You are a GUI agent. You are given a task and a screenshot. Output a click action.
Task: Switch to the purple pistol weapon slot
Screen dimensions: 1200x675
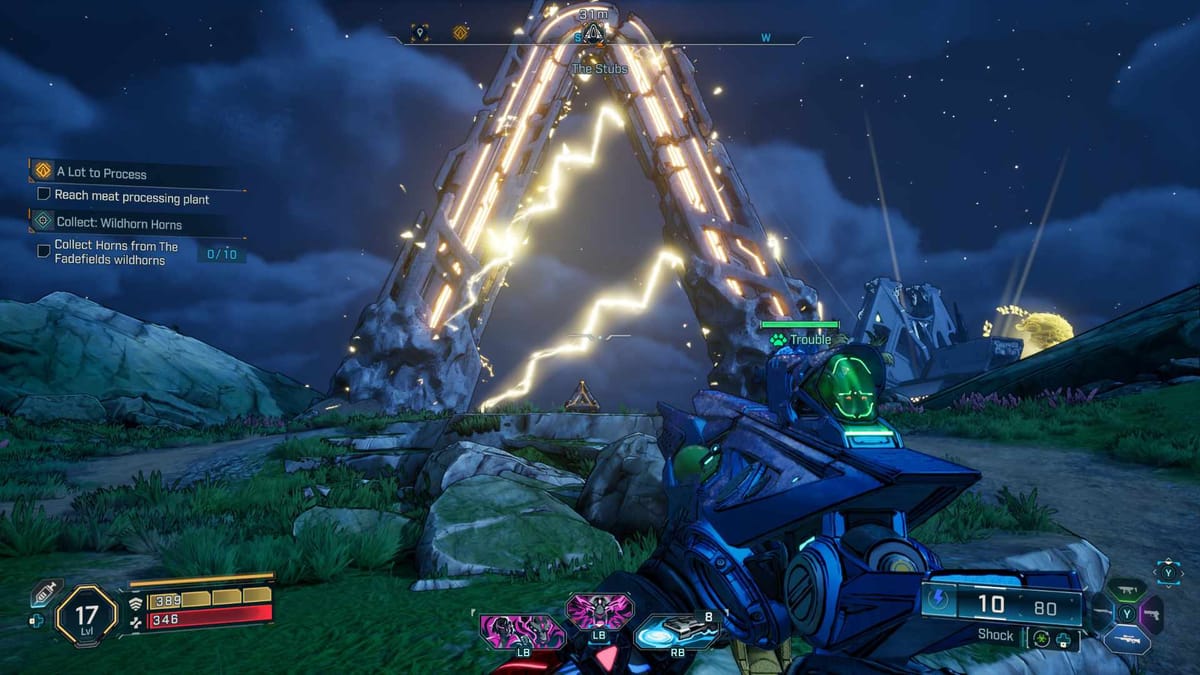click(x=1152, y=613)
